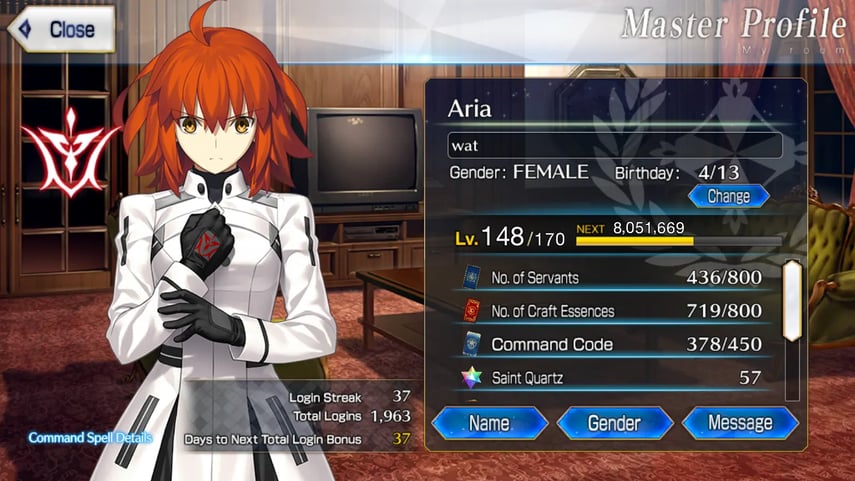Select the No. of Servants row
Image resolution: width=855 pixels, height=481 pixels.
(x=612, y=278)
